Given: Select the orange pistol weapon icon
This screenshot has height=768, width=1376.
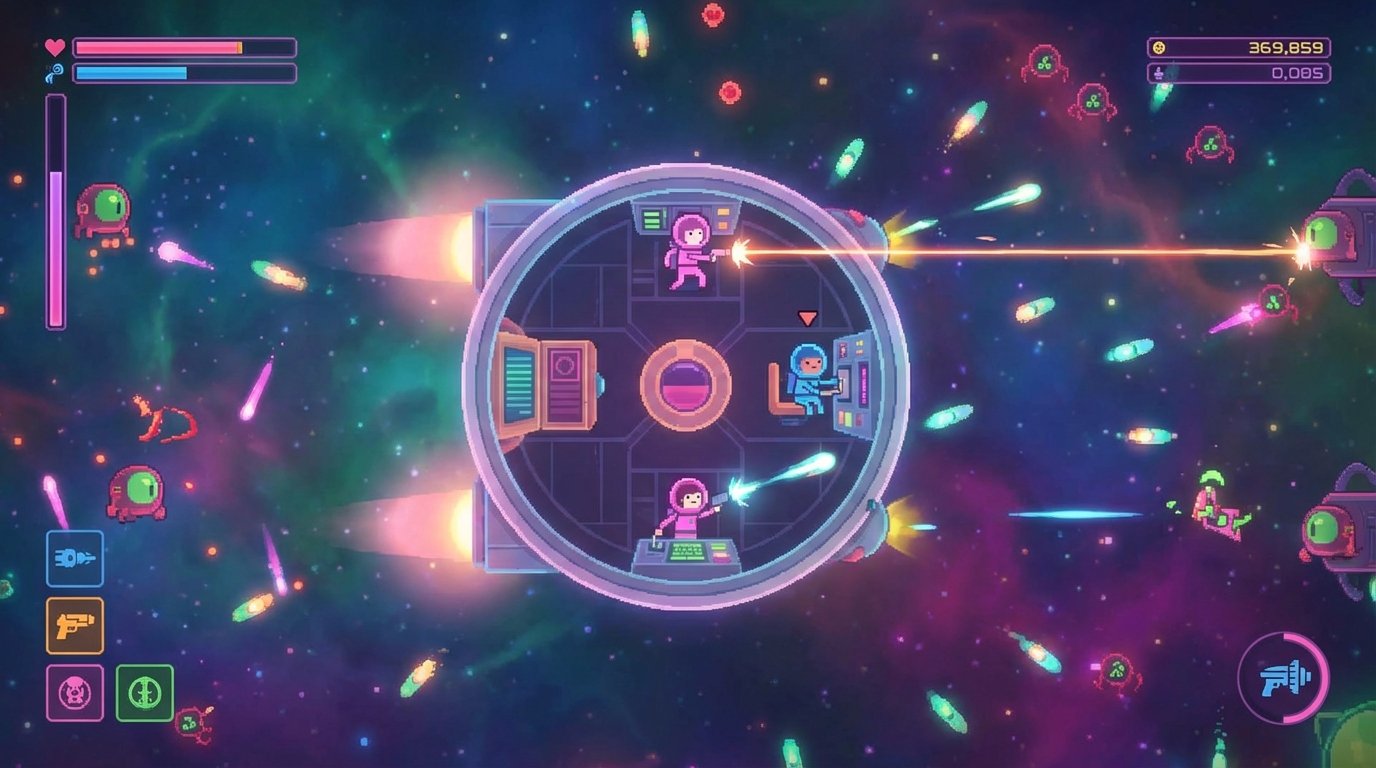Looking at the screenshot, I should [x=74, y=624].
